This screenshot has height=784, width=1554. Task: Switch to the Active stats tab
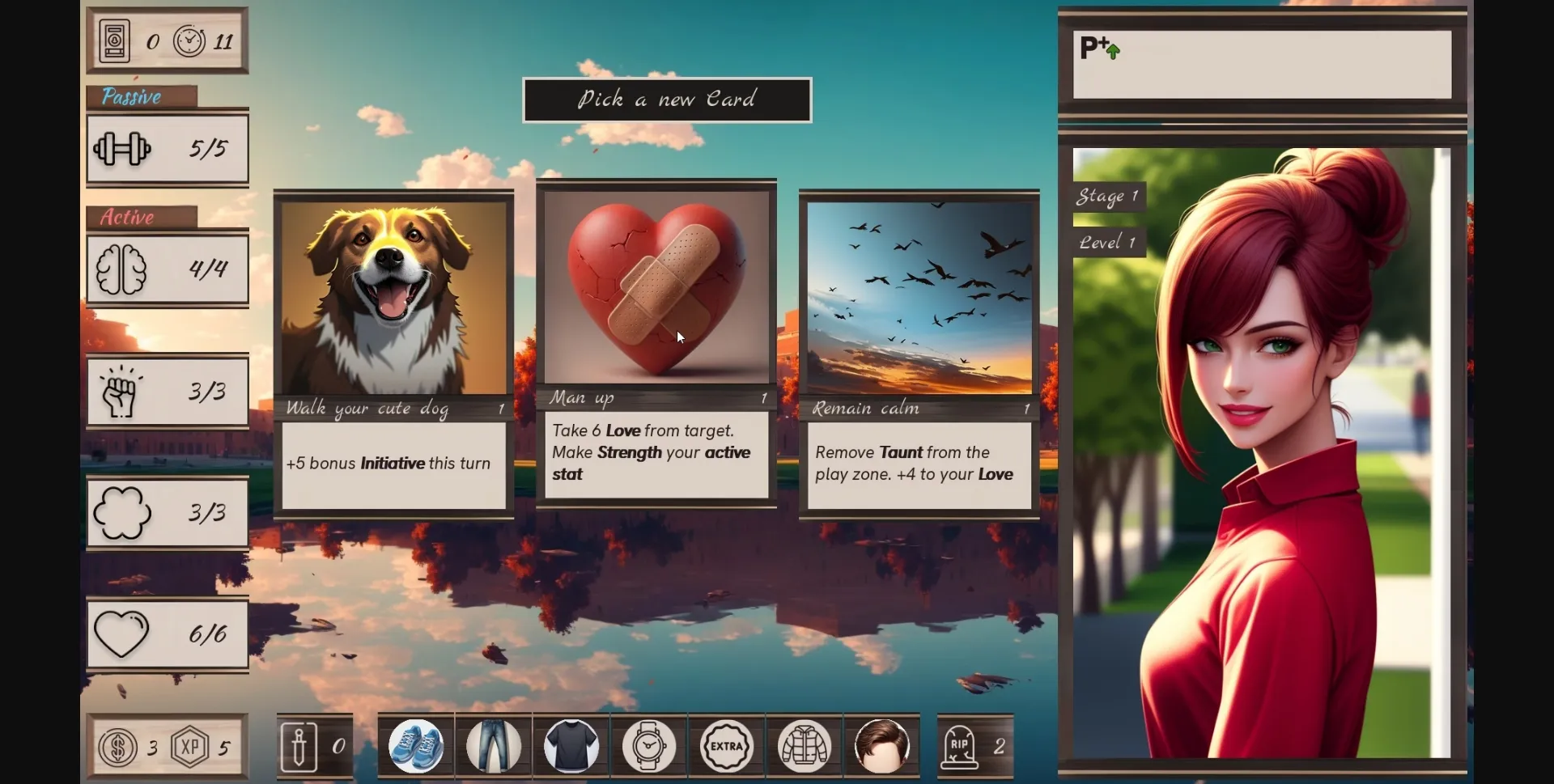pos(126,217)
